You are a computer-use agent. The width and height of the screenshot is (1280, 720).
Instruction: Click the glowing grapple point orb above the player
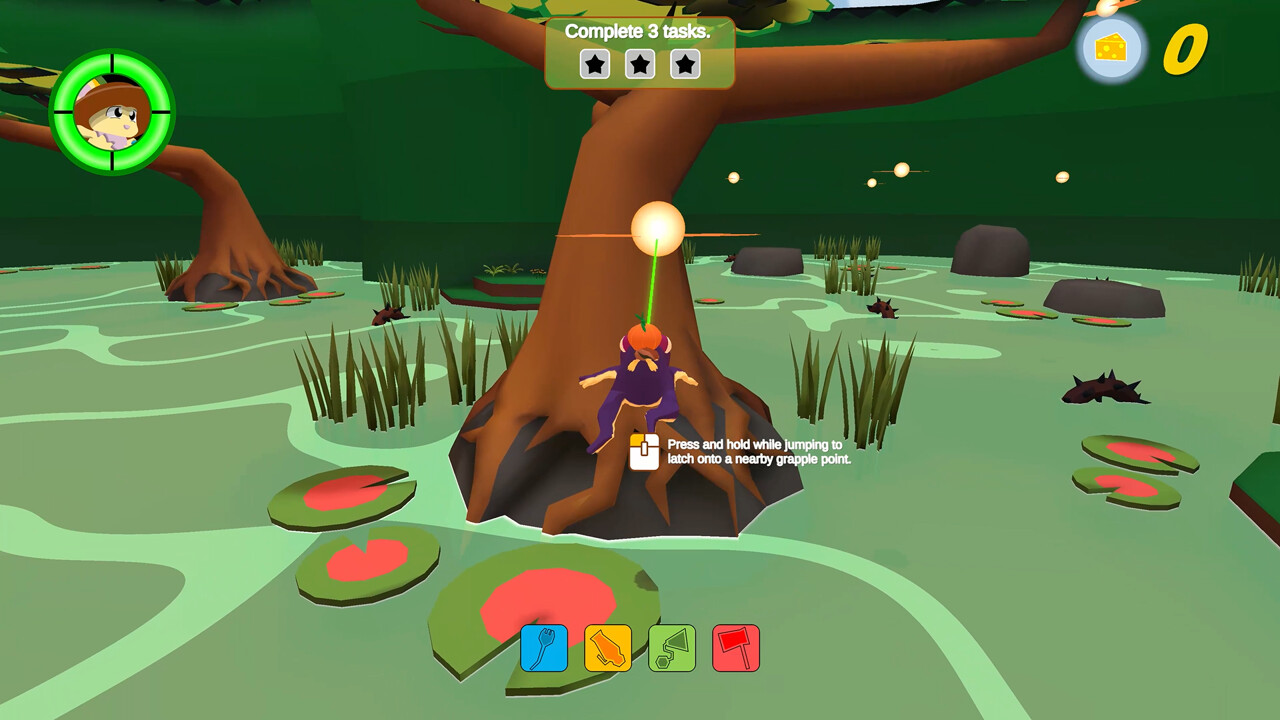coord(660,228)
